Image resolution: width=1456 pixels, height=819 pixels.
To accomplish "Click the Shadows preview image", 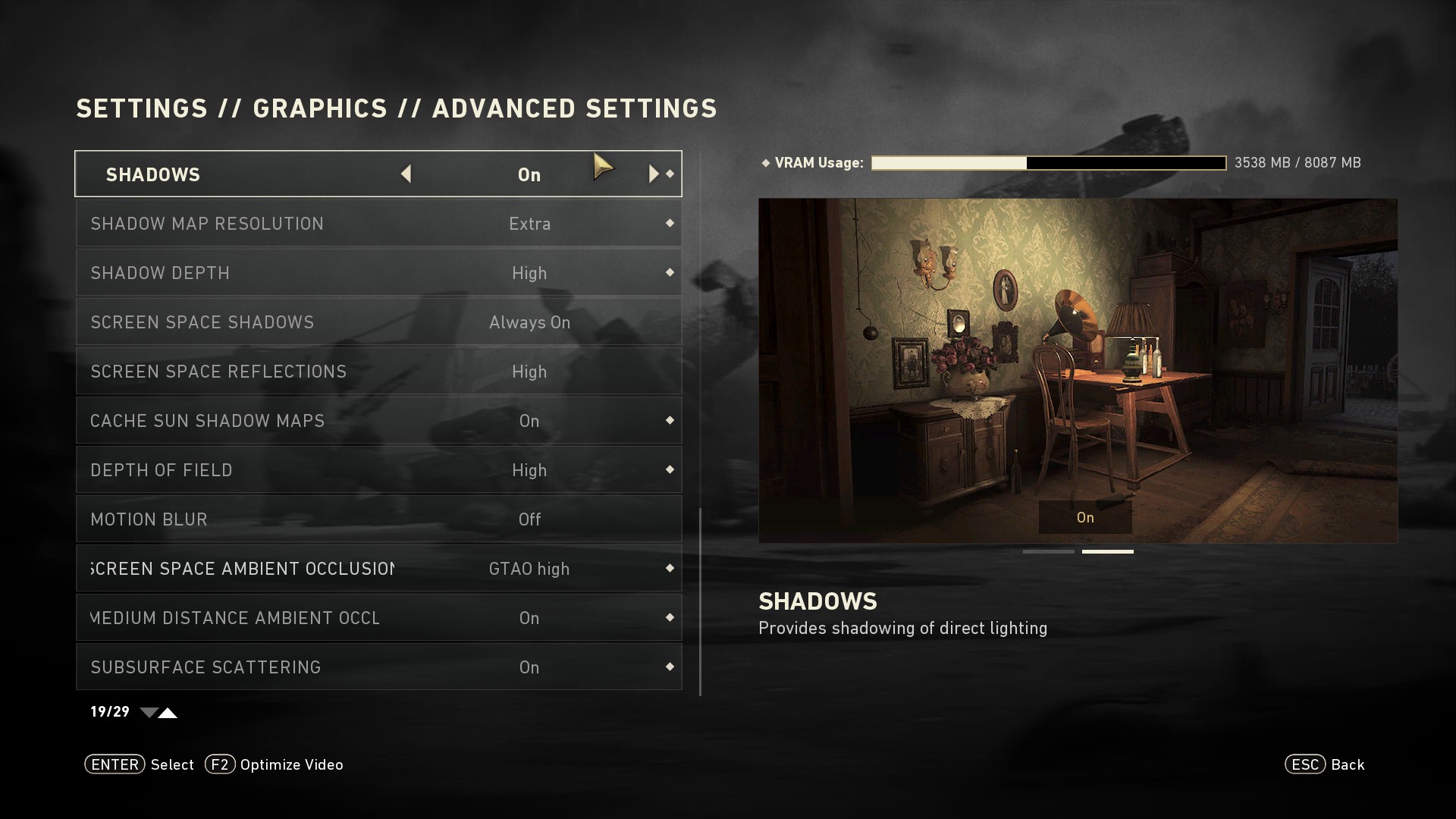I will (1078, 370).
